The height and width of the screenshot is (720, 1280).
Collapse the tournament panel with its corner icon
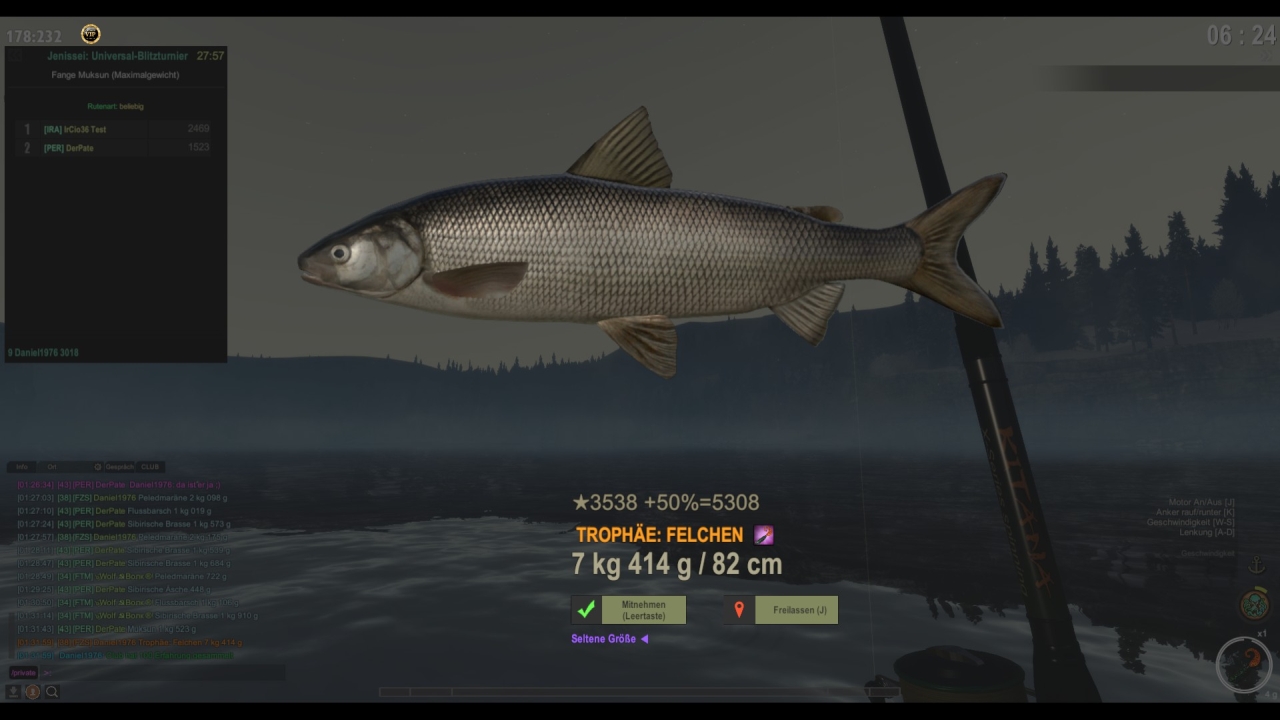click(14, 56)
